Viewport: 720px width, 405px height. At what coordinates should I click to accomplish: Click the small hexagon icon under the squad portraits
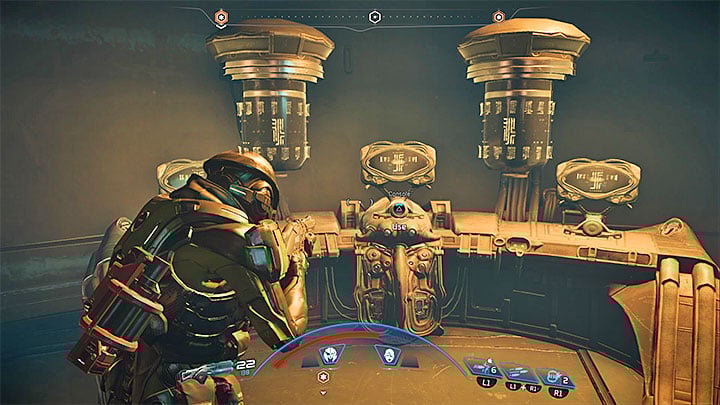click(x=323, y=377)
